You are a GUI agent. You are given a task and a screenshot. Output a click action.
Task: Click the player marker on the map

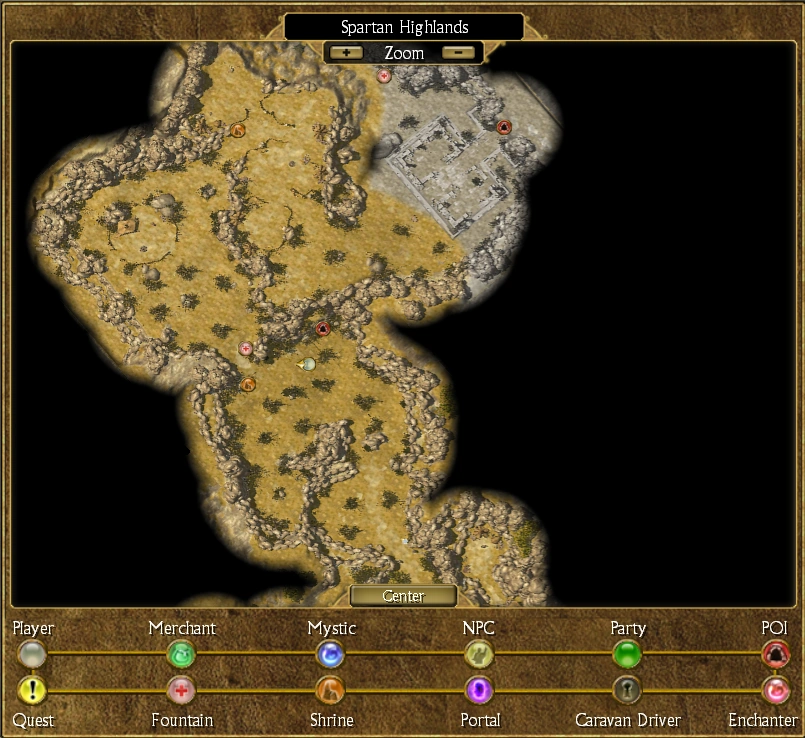coord(309,364)
